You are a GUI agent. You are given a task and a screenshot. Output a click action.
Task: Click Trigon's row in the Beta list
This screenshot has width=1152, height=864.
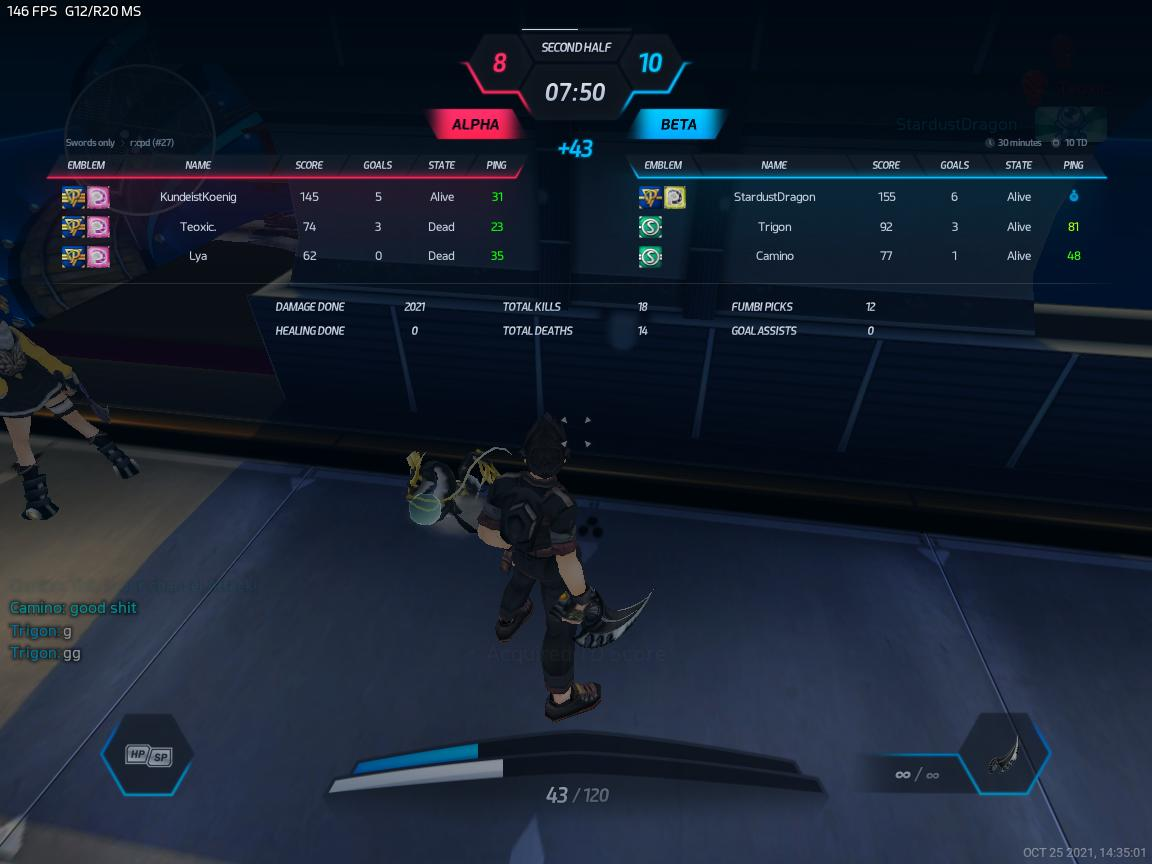tap(774, 227)
